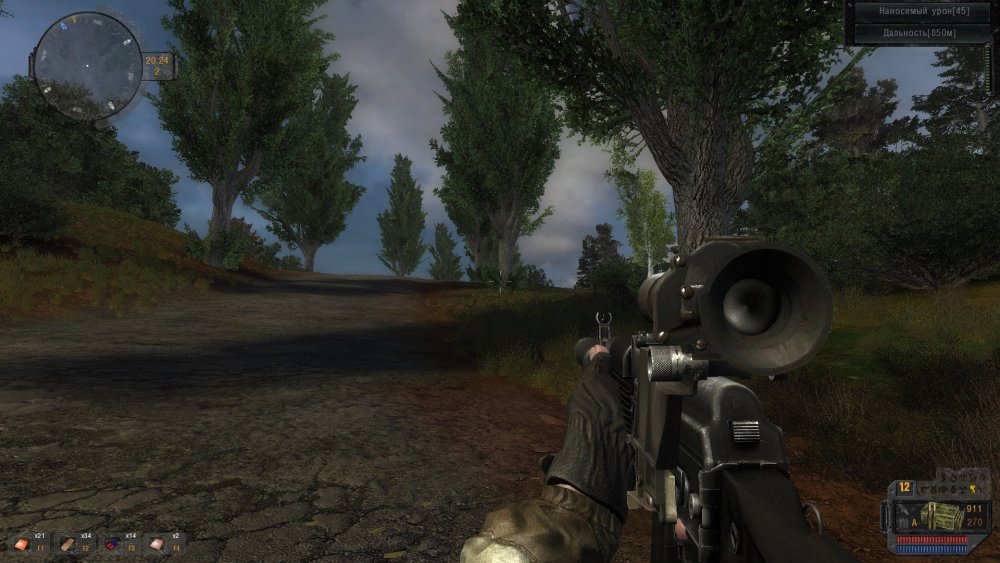This screenshot has height=563, width=1000.
Task: Click the blue marker on the minimap
Action: (61, 27)
